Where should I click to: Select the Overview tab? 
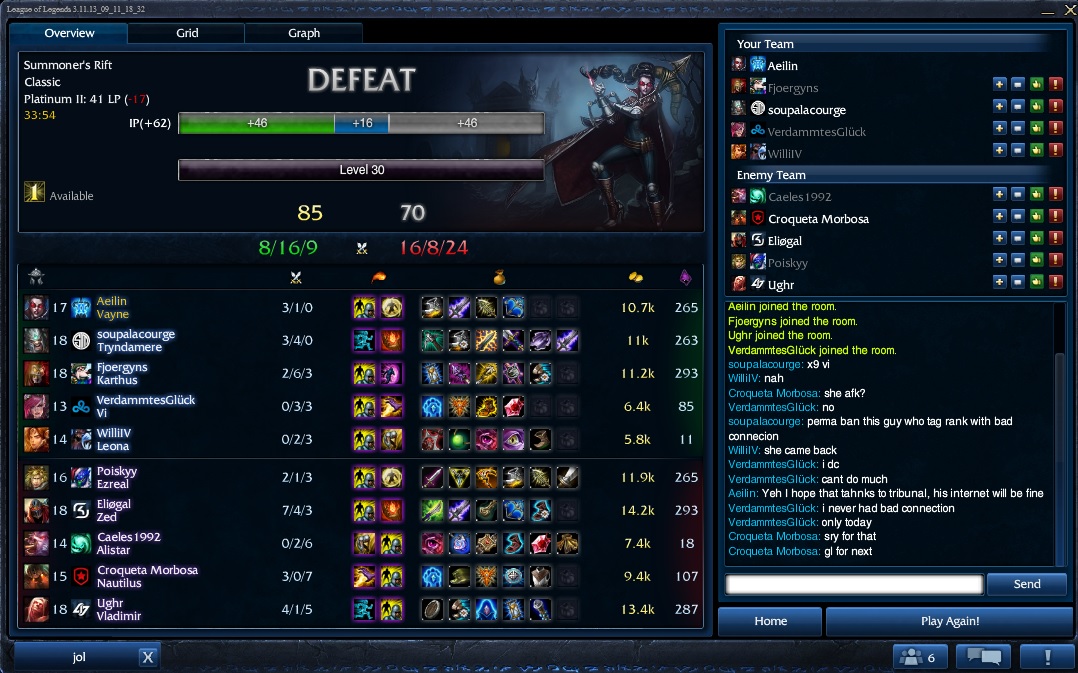[69, 33]
